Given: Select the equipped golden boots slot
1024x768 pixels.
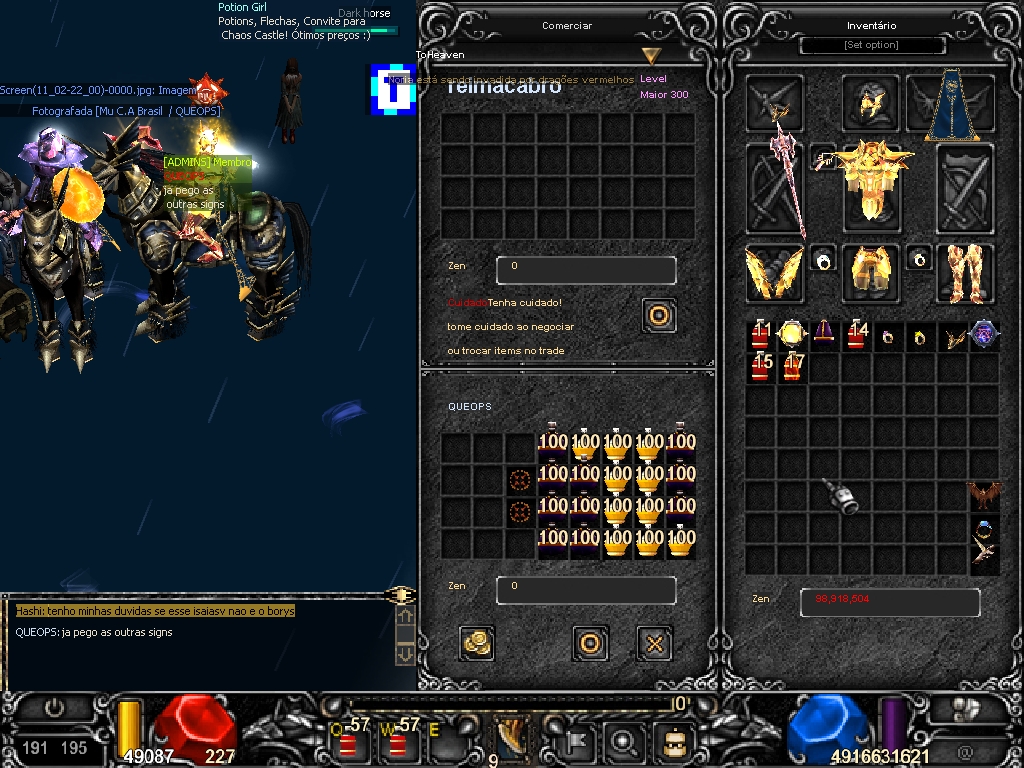Looking at the screenshot, I should tap(965, 272).
